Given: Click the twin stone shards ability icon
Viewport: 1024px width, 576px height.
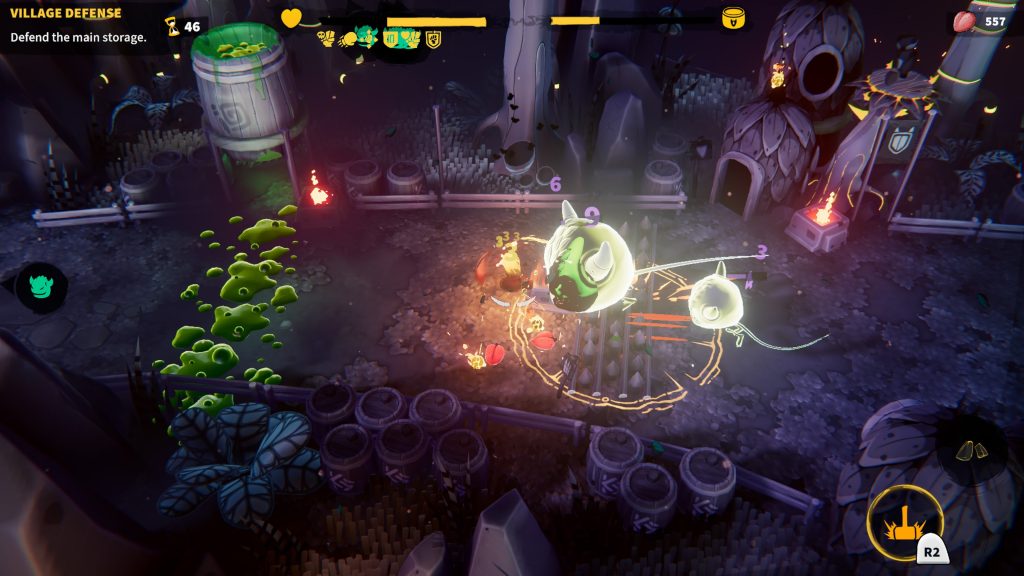Looking at the screenshot, I should click(971, 451).
